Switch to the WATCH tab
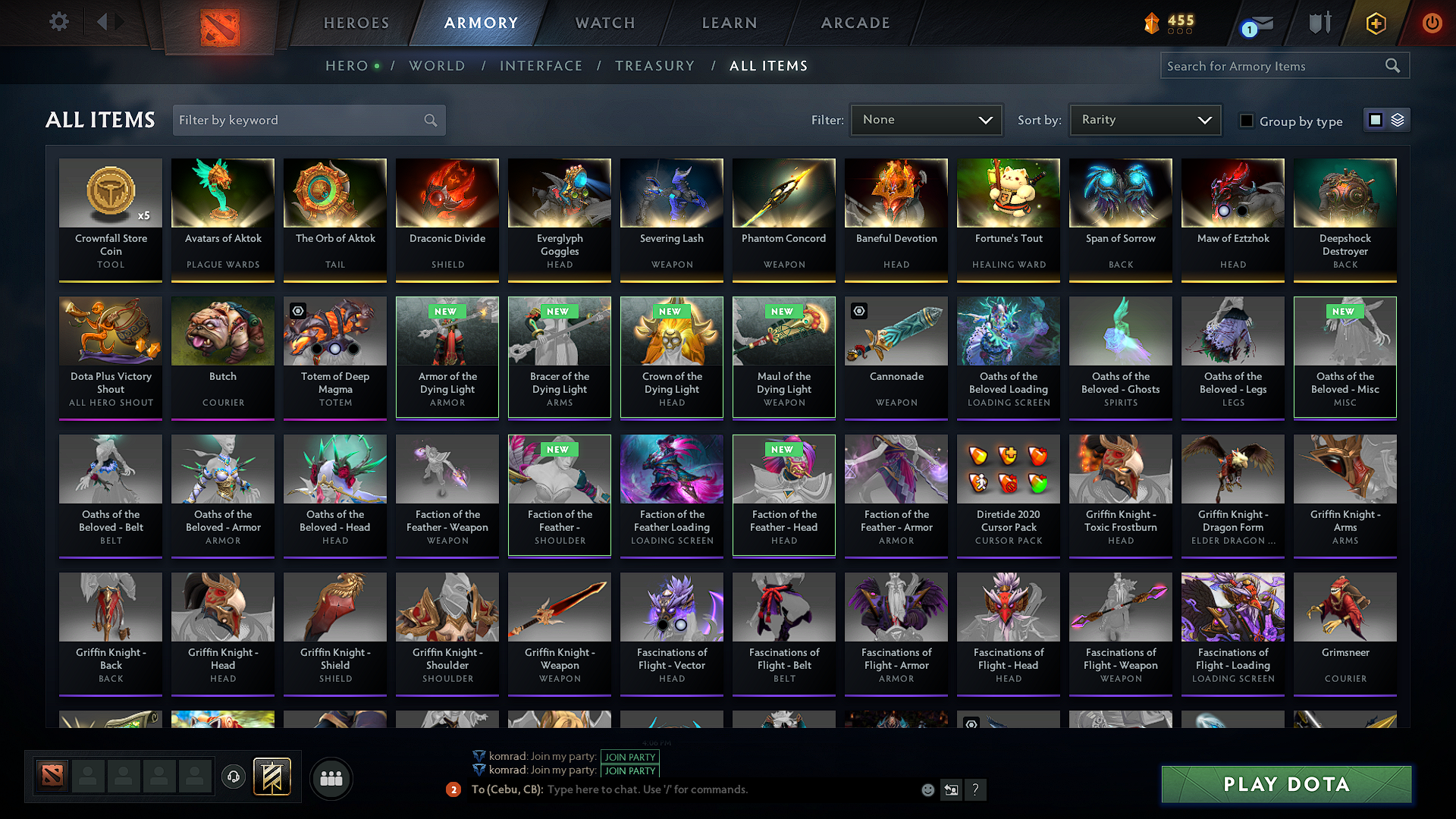Image resolution: width=1456 pixels, height=819 pixels. 604,23
